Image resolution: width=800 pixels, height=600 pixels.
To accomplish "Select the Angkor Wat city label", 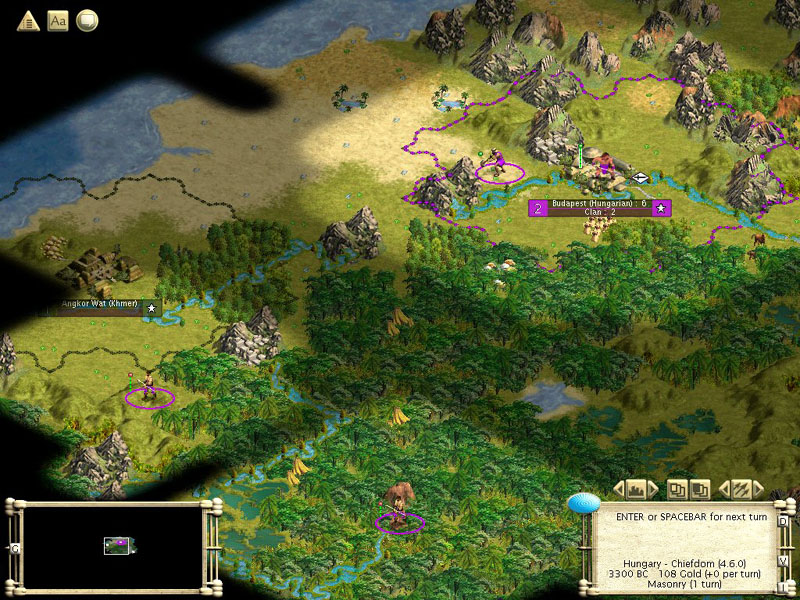I will tap(98, 307).
